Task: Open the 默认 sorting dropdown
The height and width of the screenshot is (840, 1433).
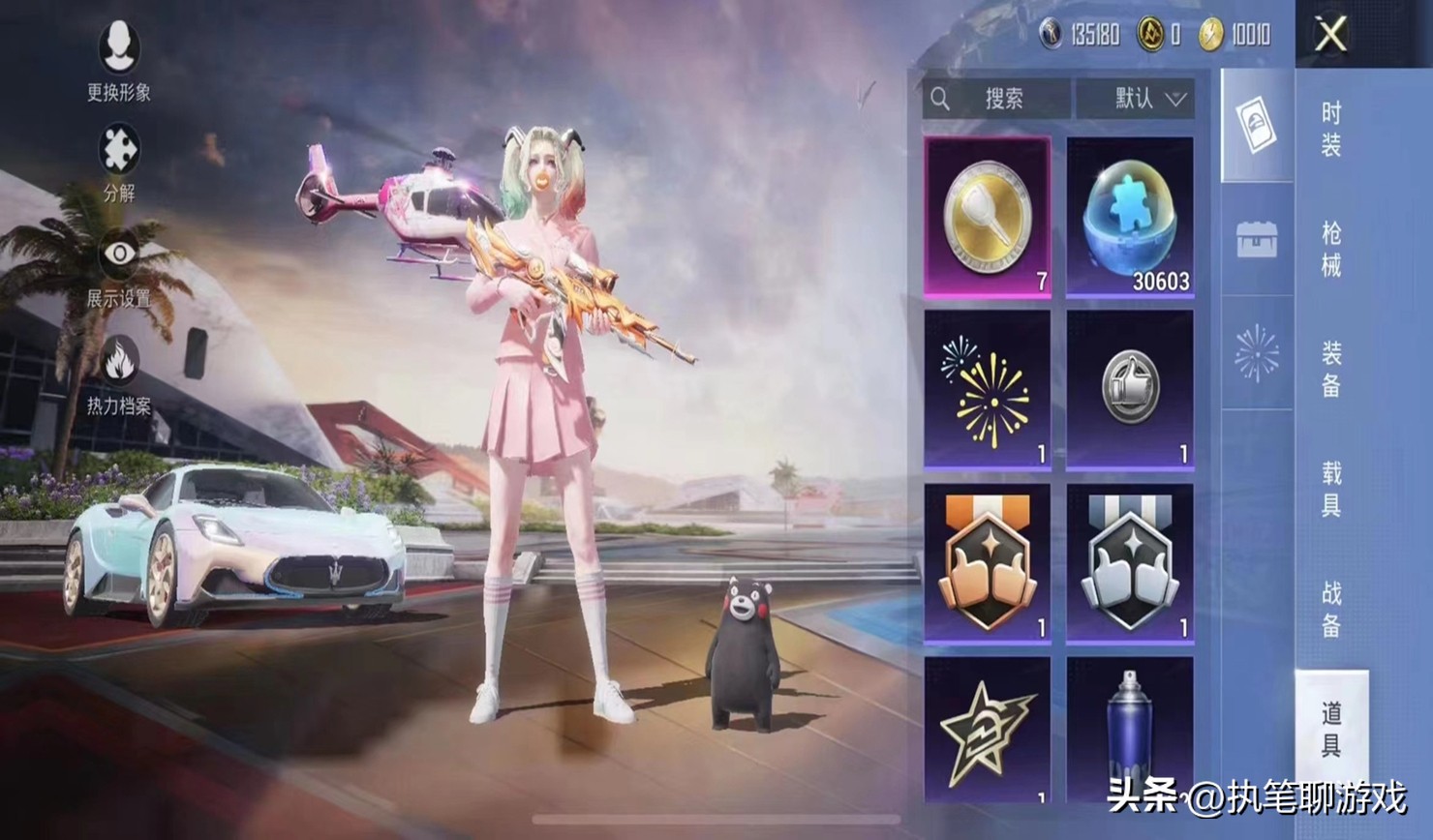Action: click(x=1135, y=99)
